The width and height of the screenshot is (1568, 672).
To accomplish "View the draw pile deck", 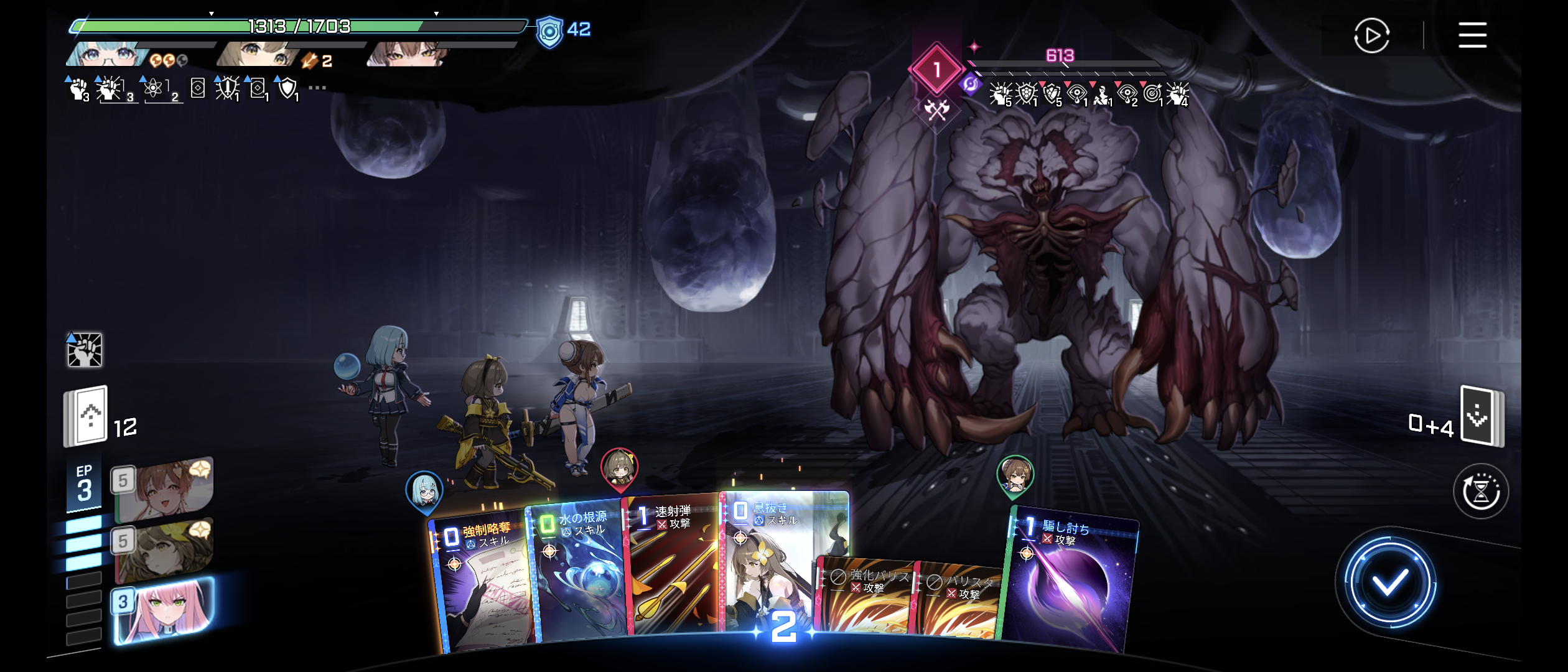I will 87,416.
